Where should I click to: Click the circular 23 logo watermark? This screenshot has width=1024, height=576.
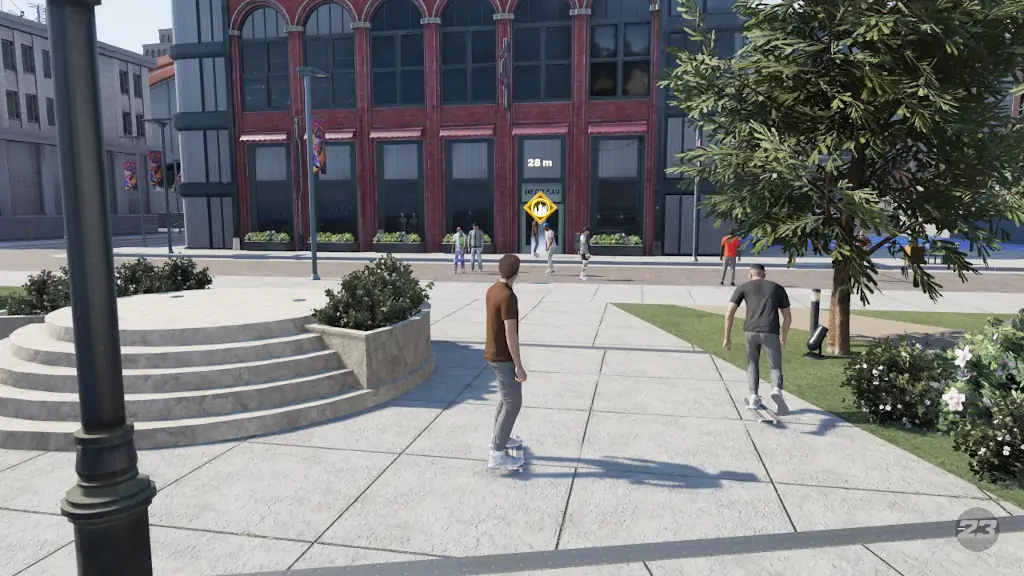[x=976, y=529]
